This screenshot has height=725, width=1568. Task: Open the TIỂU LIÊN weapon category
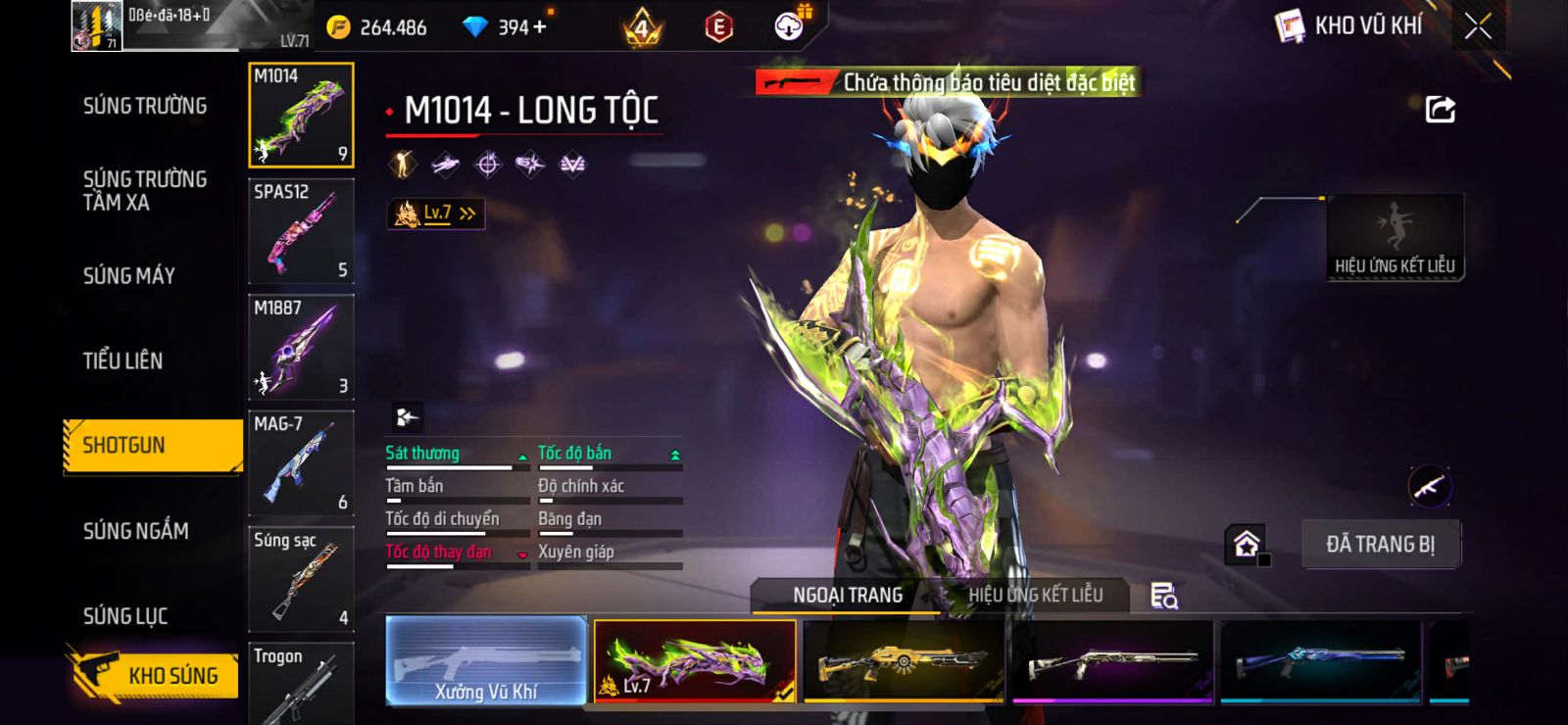tap(123, 361)
